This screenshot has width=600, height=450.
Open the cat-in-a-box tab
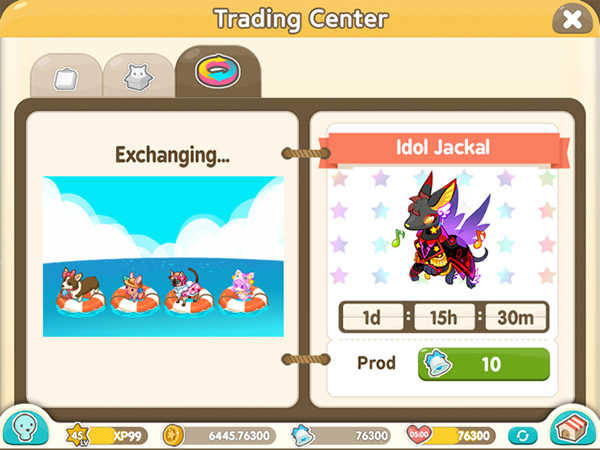point(137,75)
